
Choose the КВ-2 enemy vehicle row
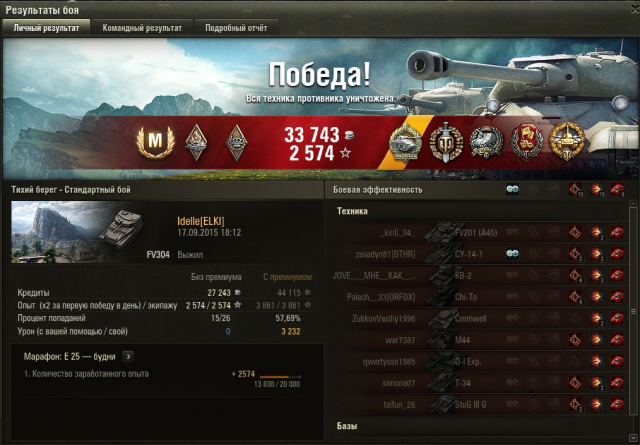(x=470, y=276)
